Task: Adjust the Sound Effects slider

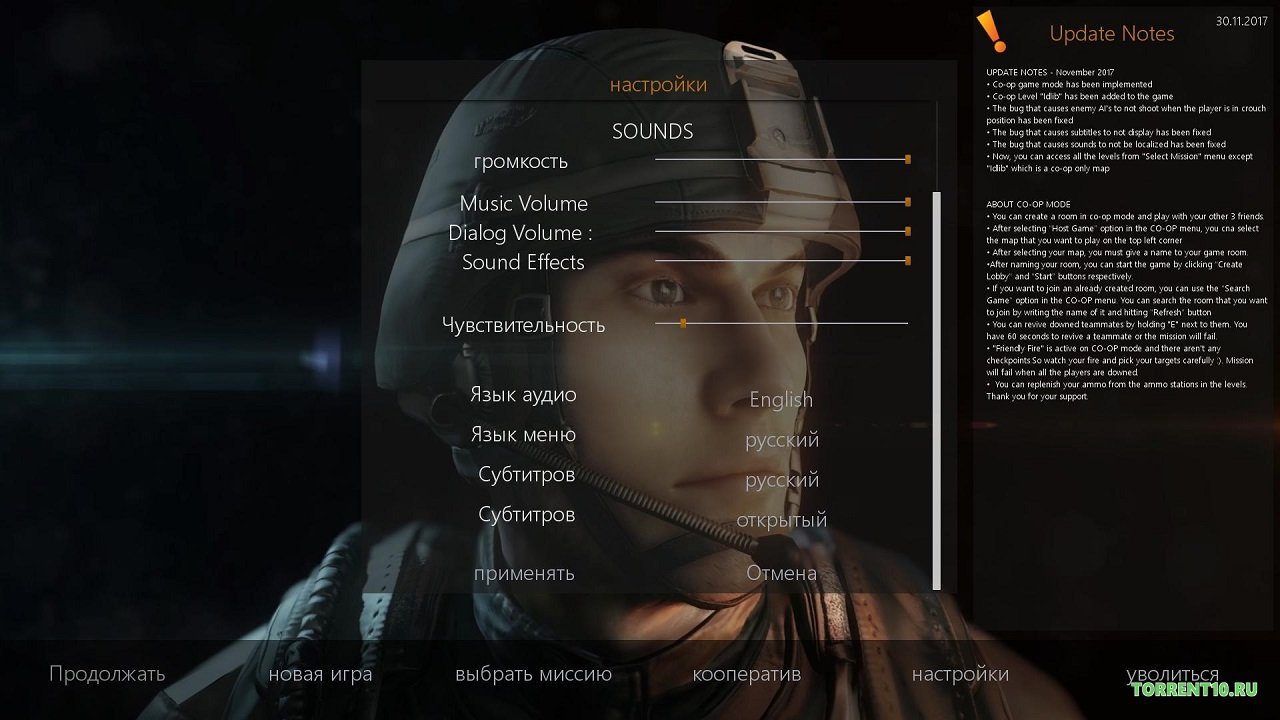Action: click(907, 261)
